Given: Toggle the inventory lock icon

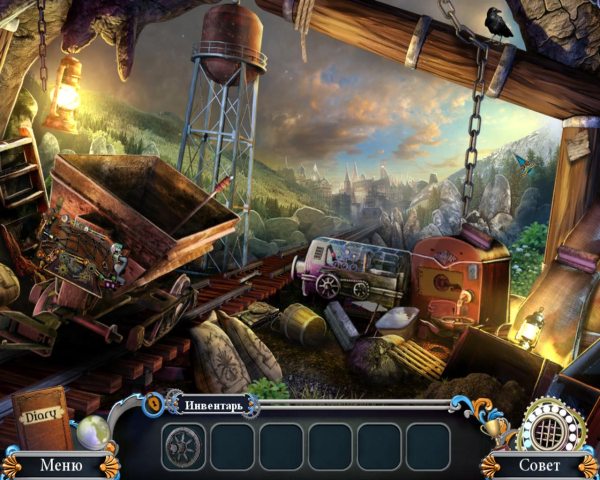Looking at the screenshot, I should [x=156, y=404].
